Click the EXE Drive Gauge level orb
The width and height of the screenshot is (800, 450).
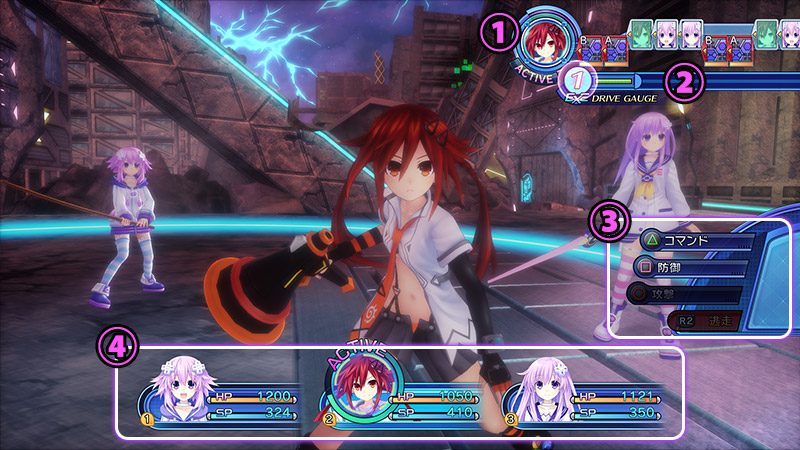(577, 81)
